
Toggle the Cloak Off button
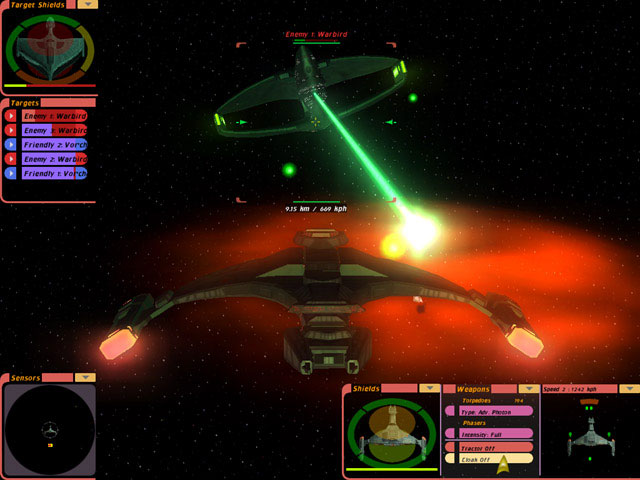489,458
